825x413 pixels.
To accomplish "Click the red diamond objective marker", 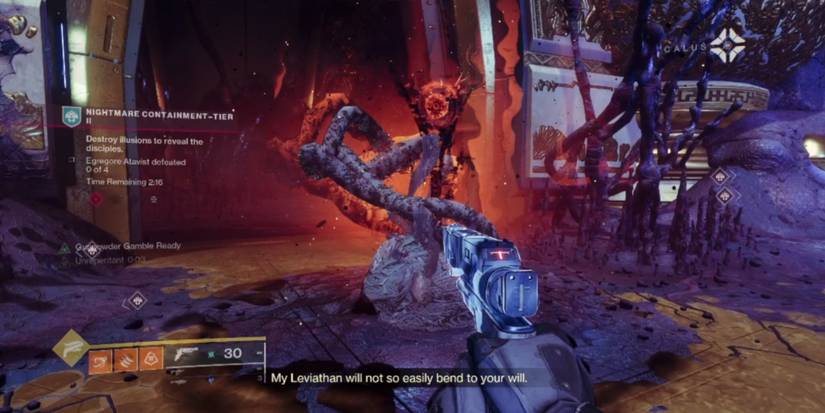I will (97, 199).
